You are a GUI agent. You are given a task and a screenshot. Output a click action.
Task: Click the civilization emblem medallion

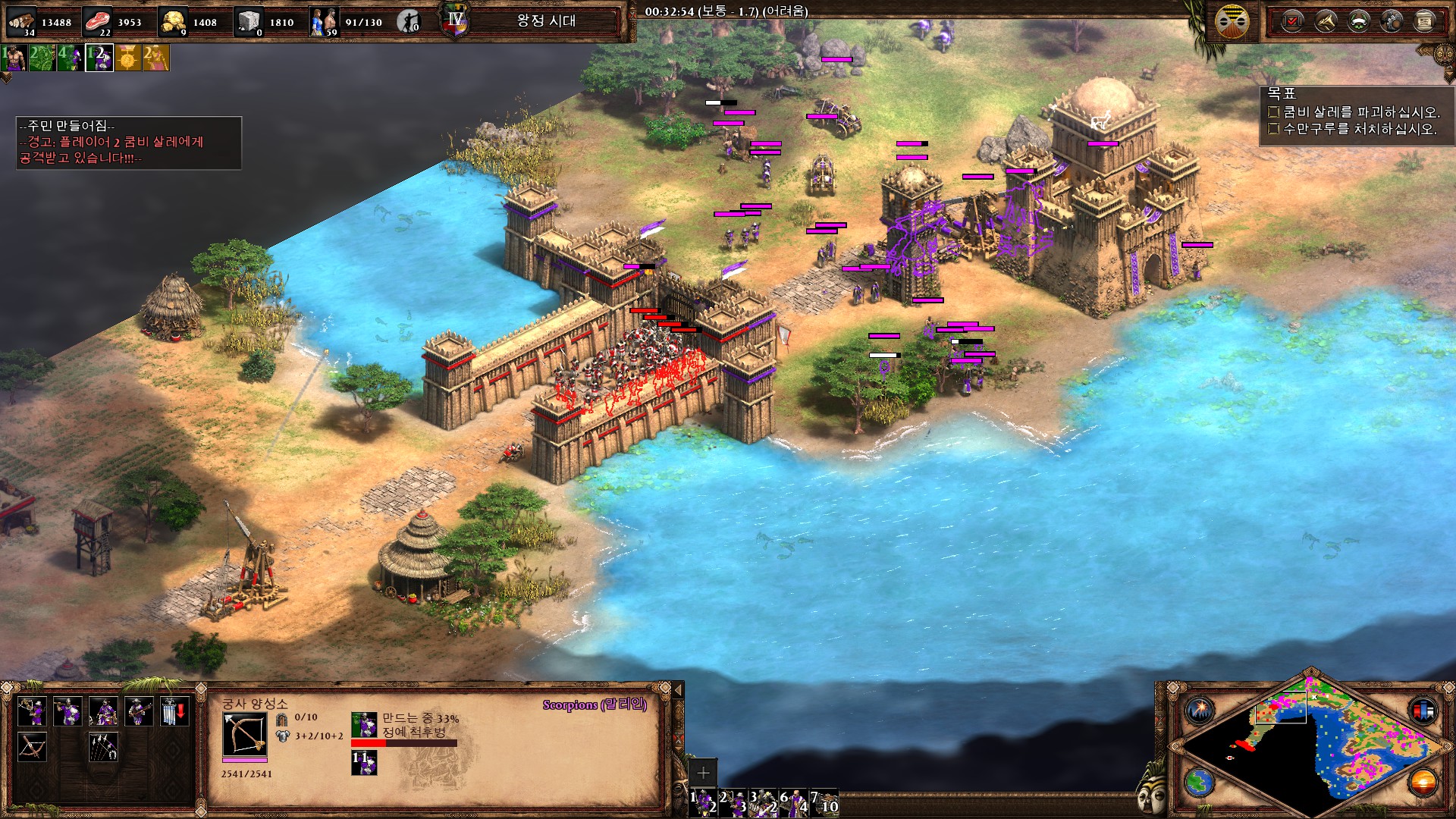[1232, 21]
